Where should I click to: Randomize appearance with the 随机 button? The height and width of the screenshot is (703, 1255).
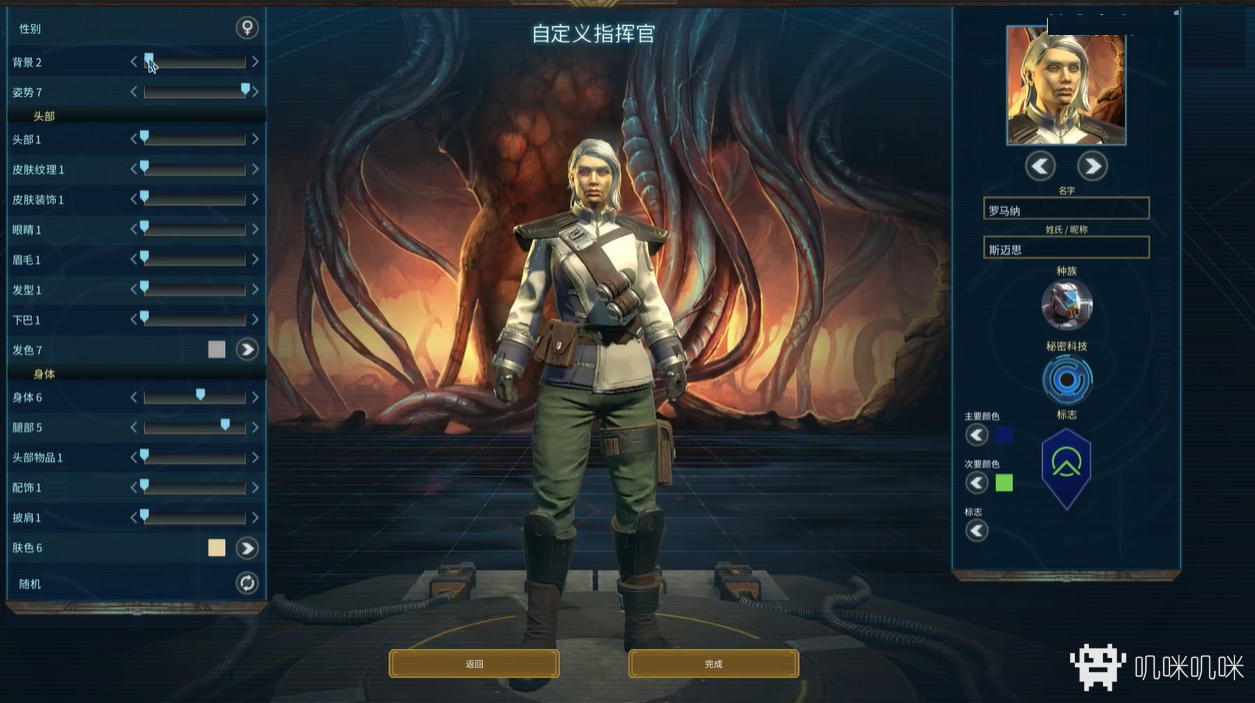coord(247,583)
